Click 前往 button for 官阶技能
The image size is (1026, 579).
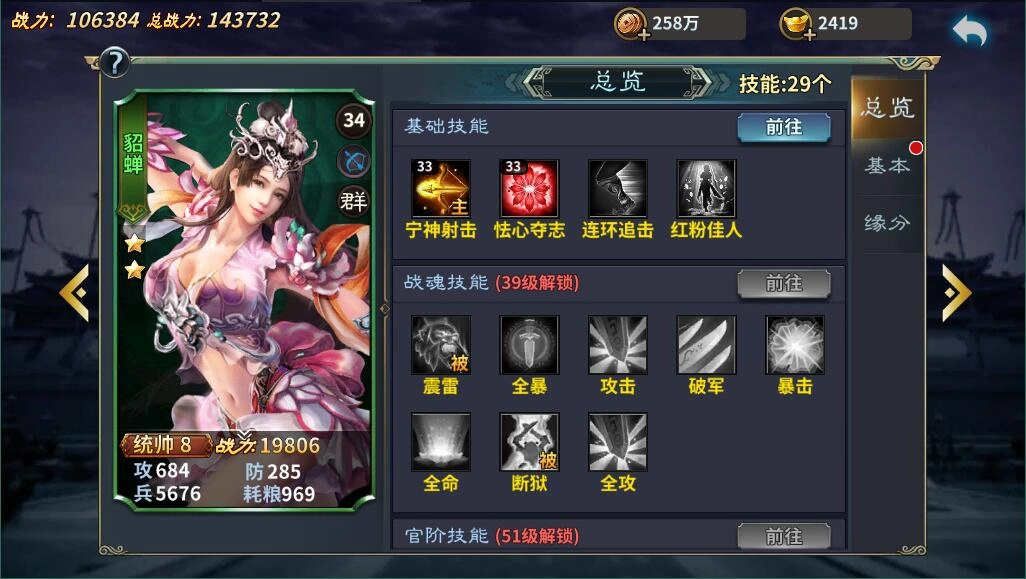784,537
